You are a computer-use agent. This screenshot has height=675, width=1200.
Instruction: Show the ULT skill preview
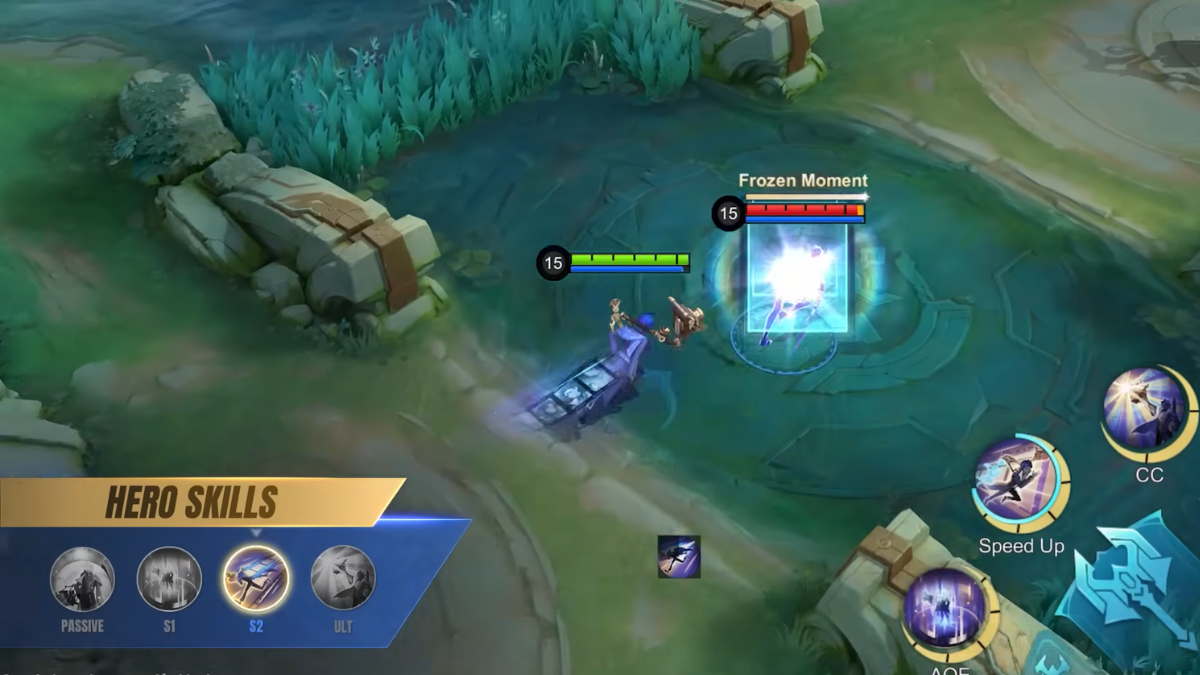343,579
